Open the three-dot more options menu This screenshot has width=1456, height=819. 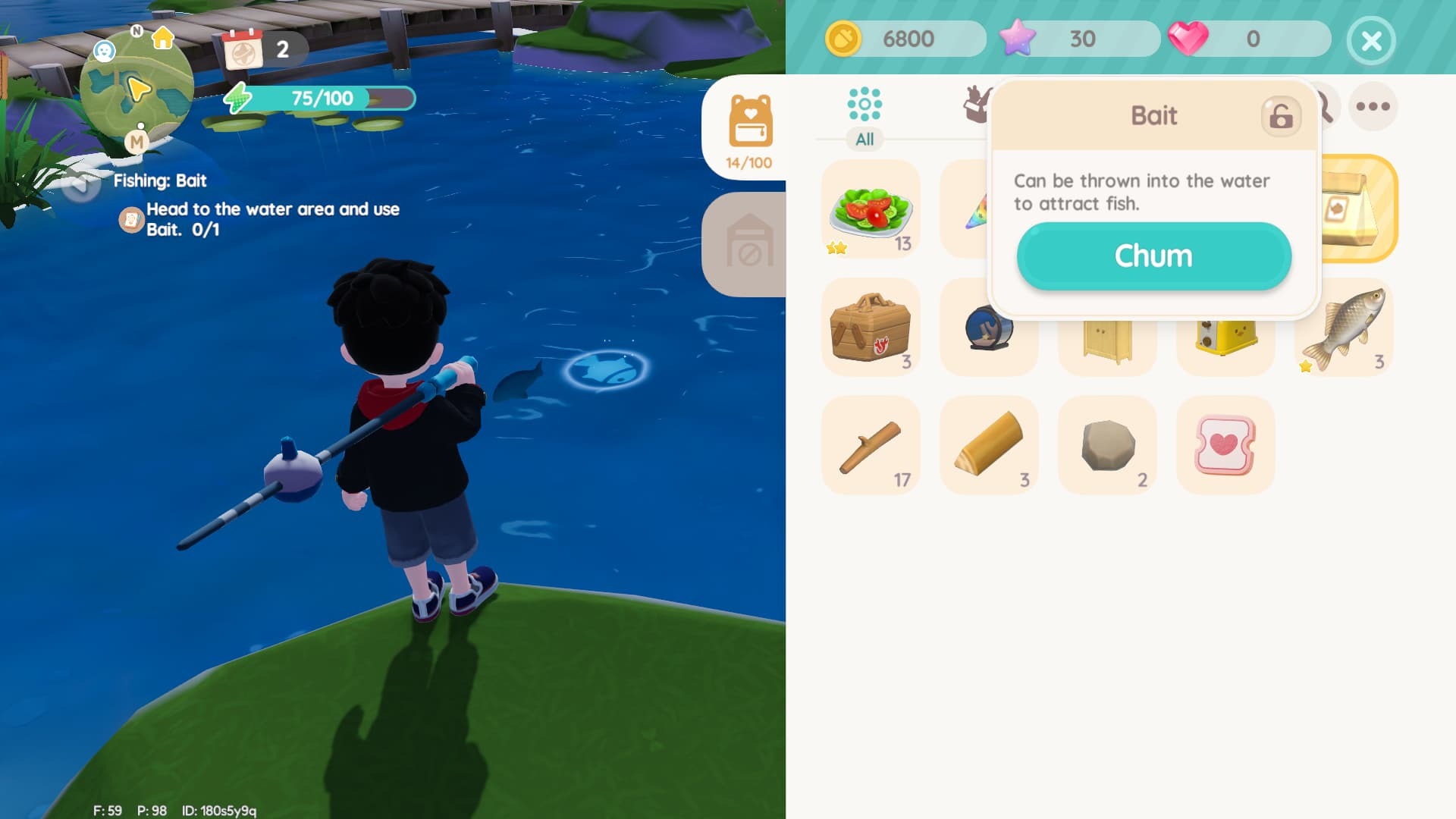(1373, 107)
